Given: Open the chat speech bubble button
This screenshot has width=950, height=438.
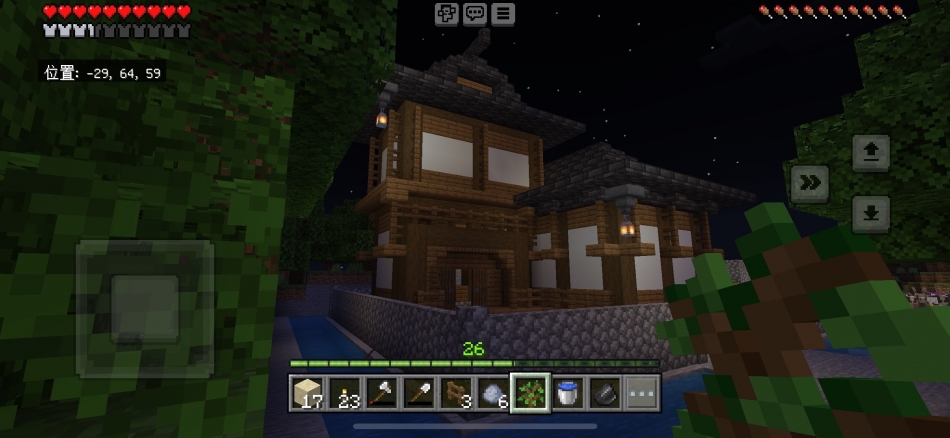Looking at the screenshot, I should point(475,14).
